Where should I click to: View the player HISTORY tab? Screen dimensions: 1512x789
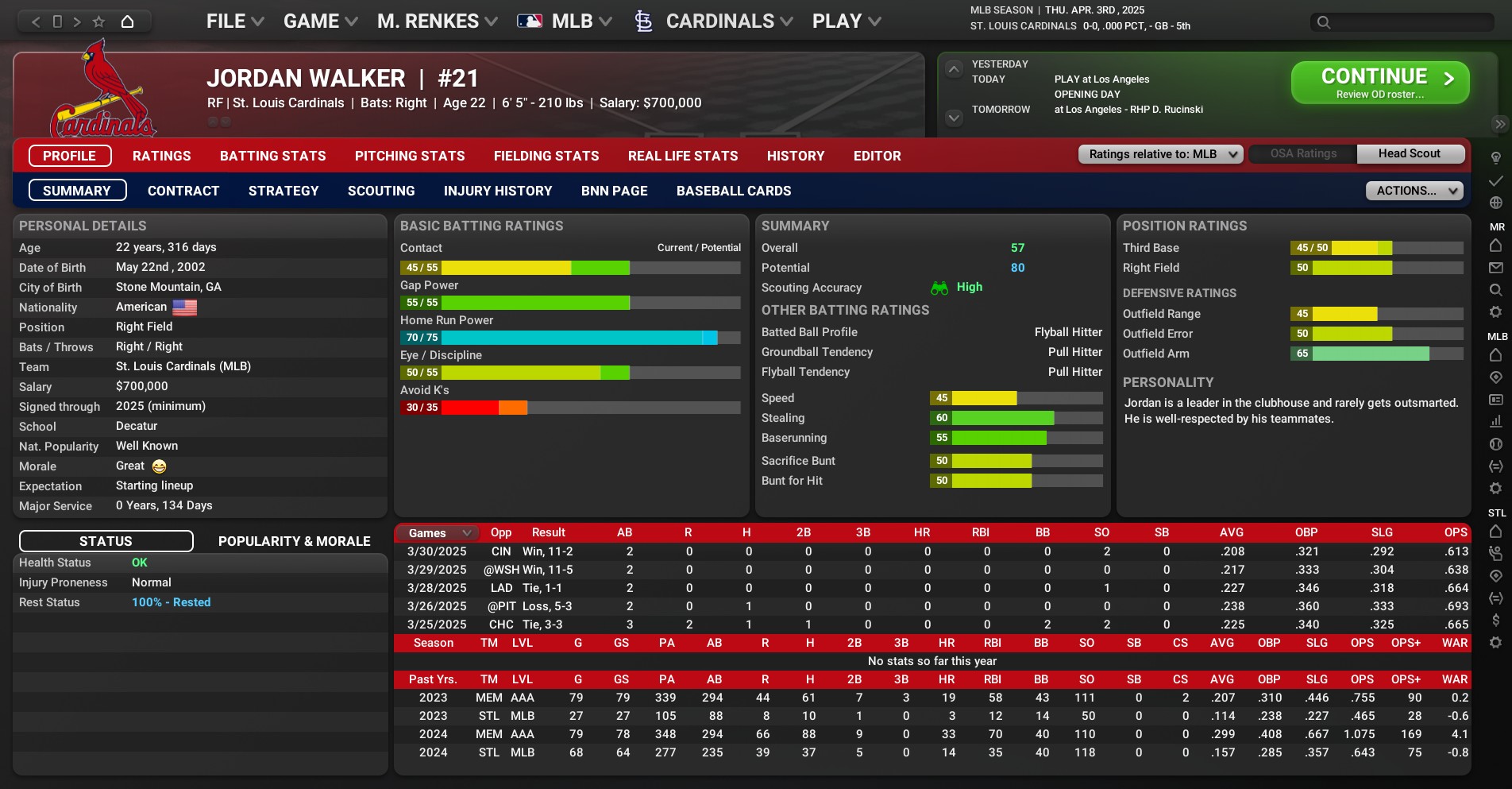pyautogui.click(x=795, y=157)
